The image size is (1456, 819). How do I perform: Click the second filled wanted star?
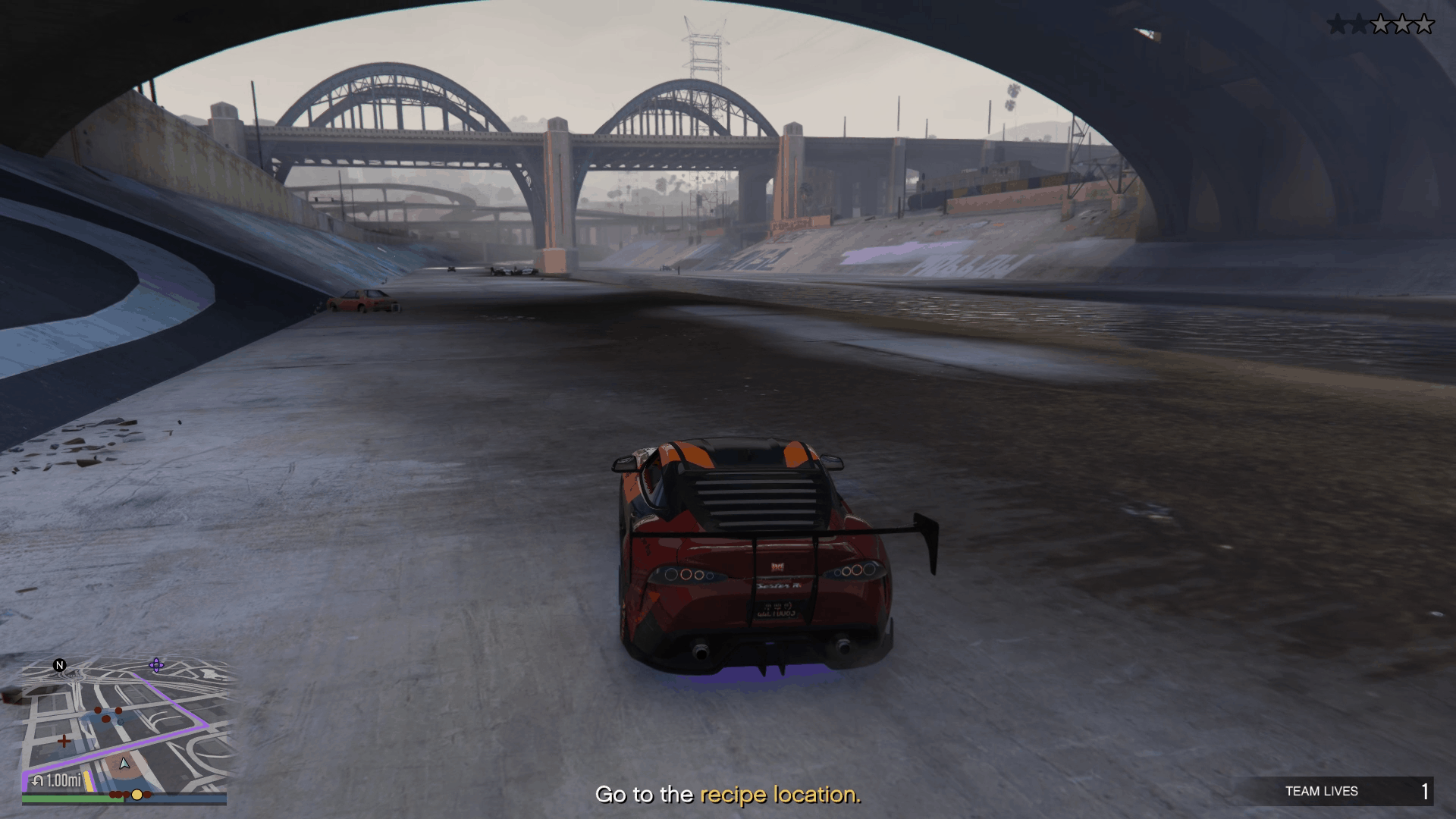[x=1359, y=24]
